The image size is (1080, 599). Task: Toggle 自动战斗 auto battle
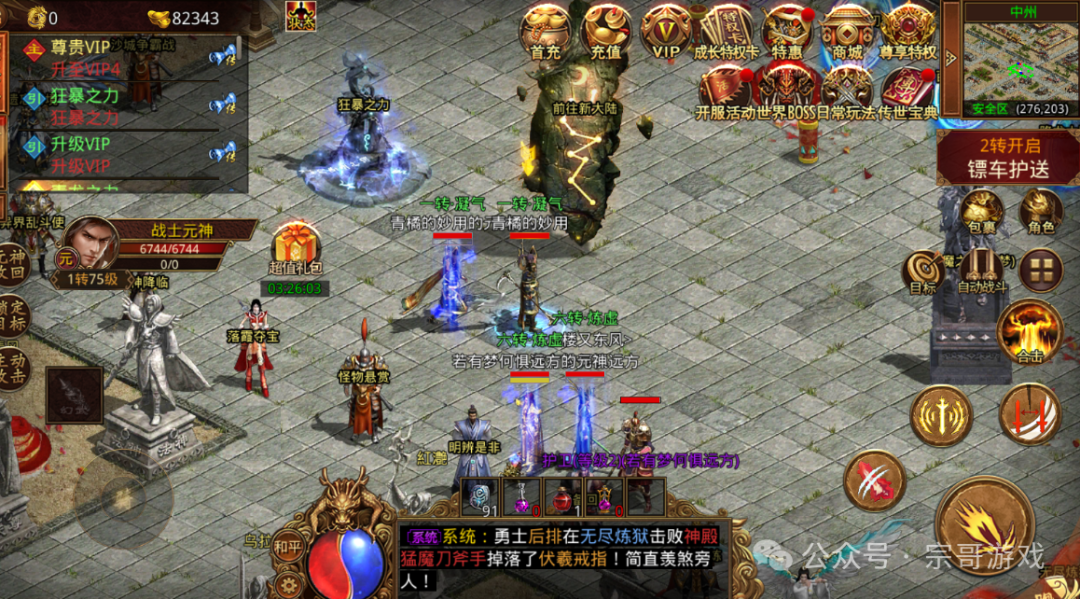(x=982, y=271)
